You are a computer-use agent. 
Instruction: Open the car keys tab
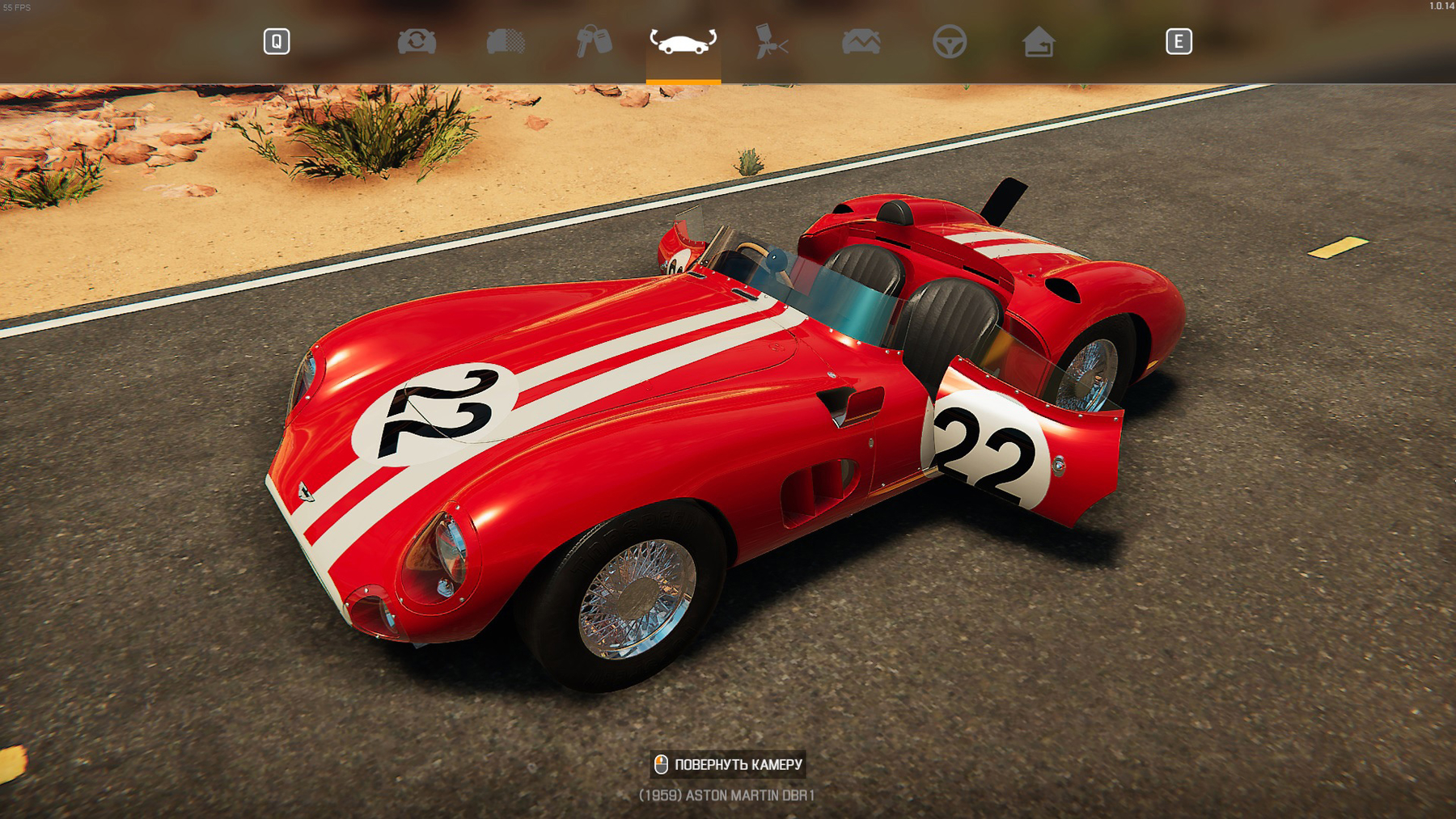tap(594, 41)
